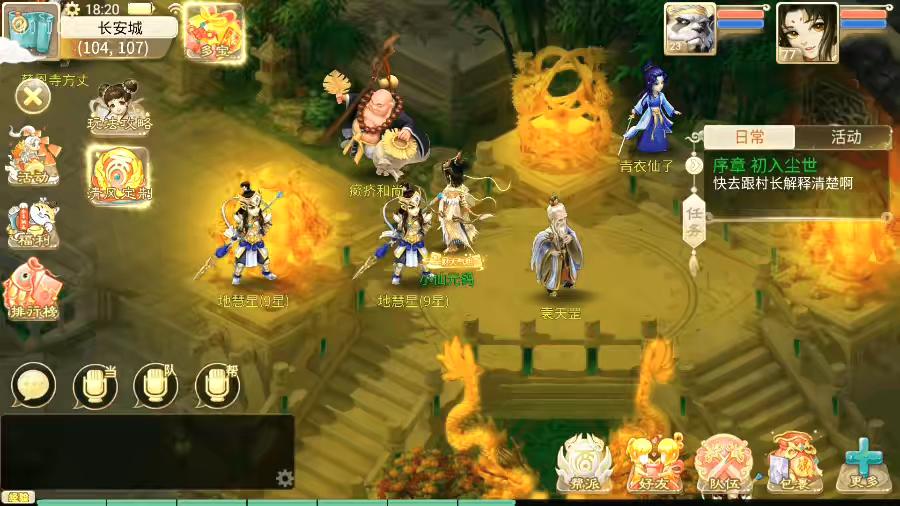The width and height of the screenshot is (900, 506).
Task: Activate the 队 team voice microphone
Action: (155, 385)
